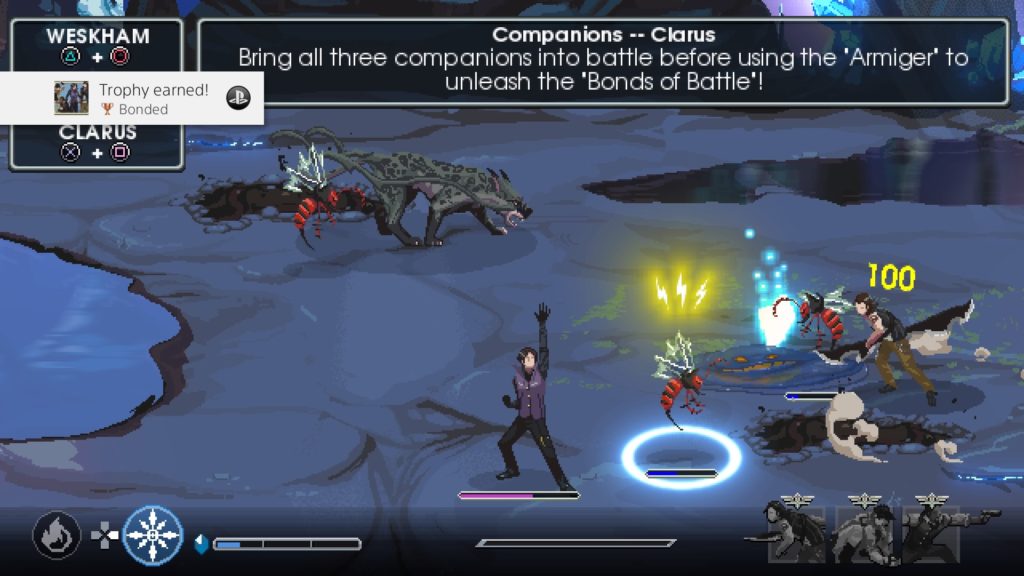Select the Clarus companion entry
Viewport: 1024px width, 576px height.
97,143
